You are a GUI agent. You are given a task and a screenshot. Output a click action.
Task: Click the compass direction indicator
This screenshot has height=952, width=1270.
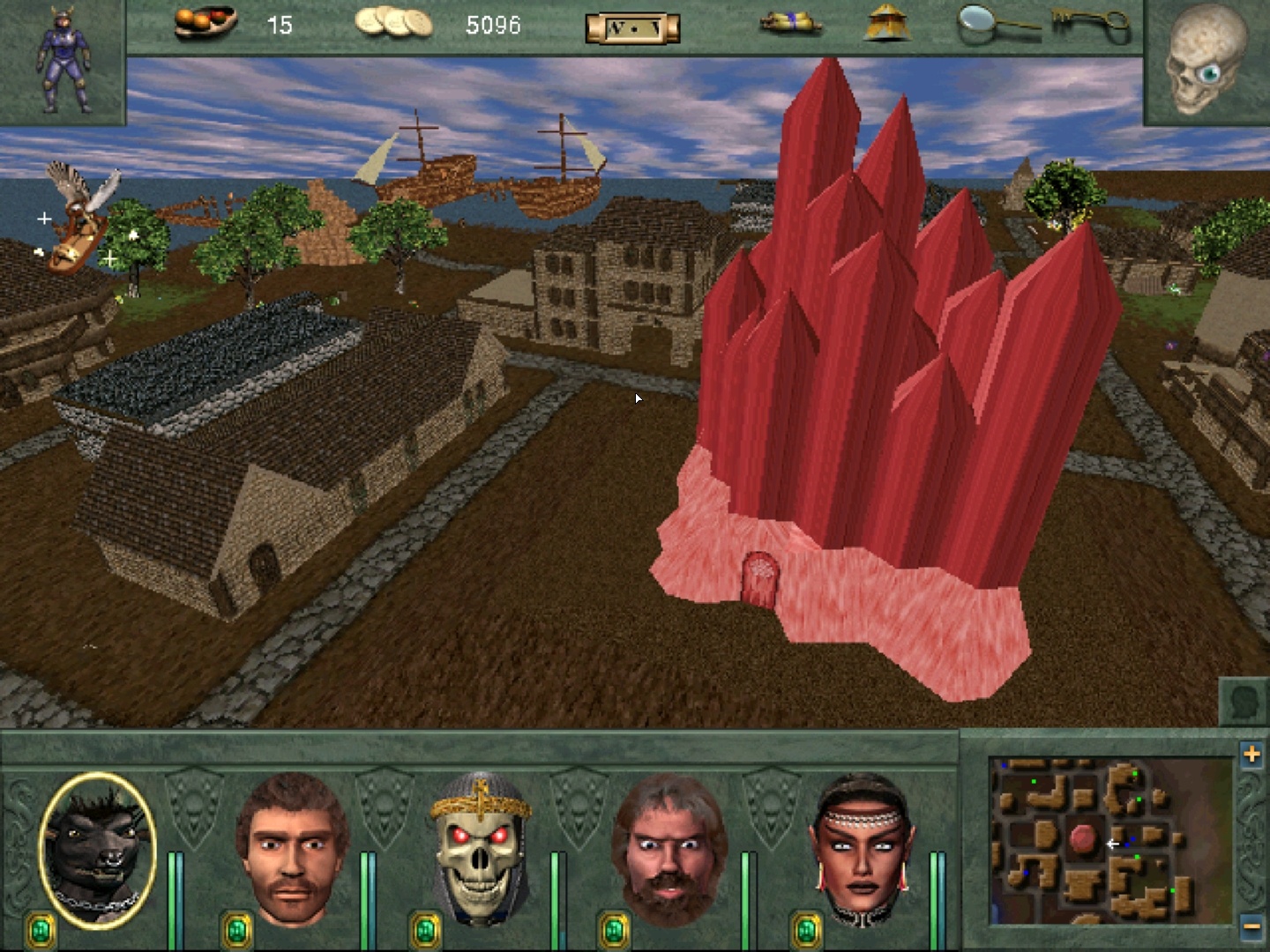tap(632, 28)
